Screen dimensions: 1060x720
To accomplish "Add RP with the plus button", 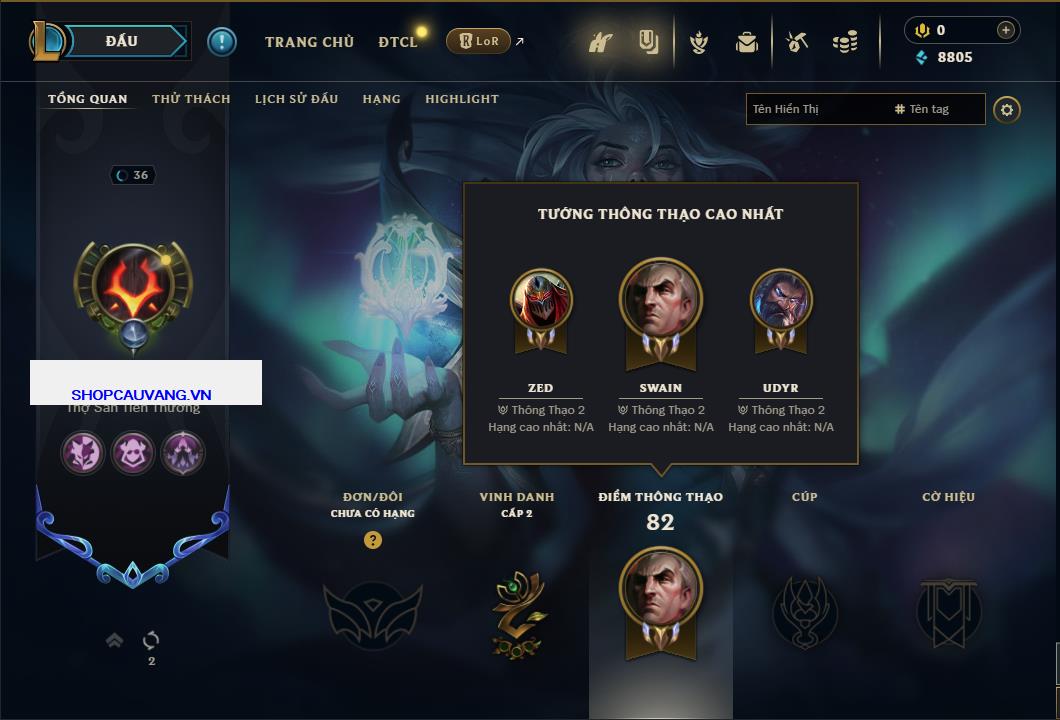I will coord(1005,30).
